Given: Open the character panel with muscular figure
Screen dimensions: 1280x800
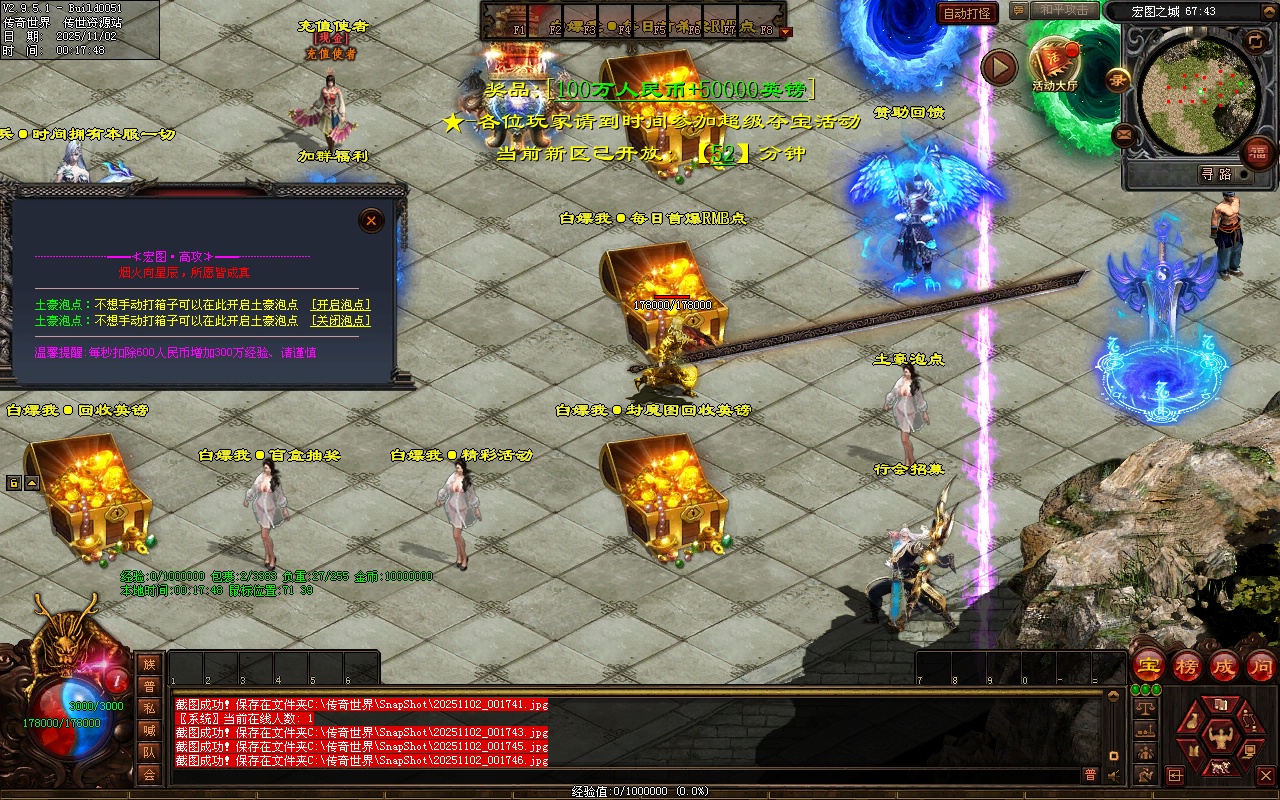Looking at the screenshot, I should [x=1218, y=738].
